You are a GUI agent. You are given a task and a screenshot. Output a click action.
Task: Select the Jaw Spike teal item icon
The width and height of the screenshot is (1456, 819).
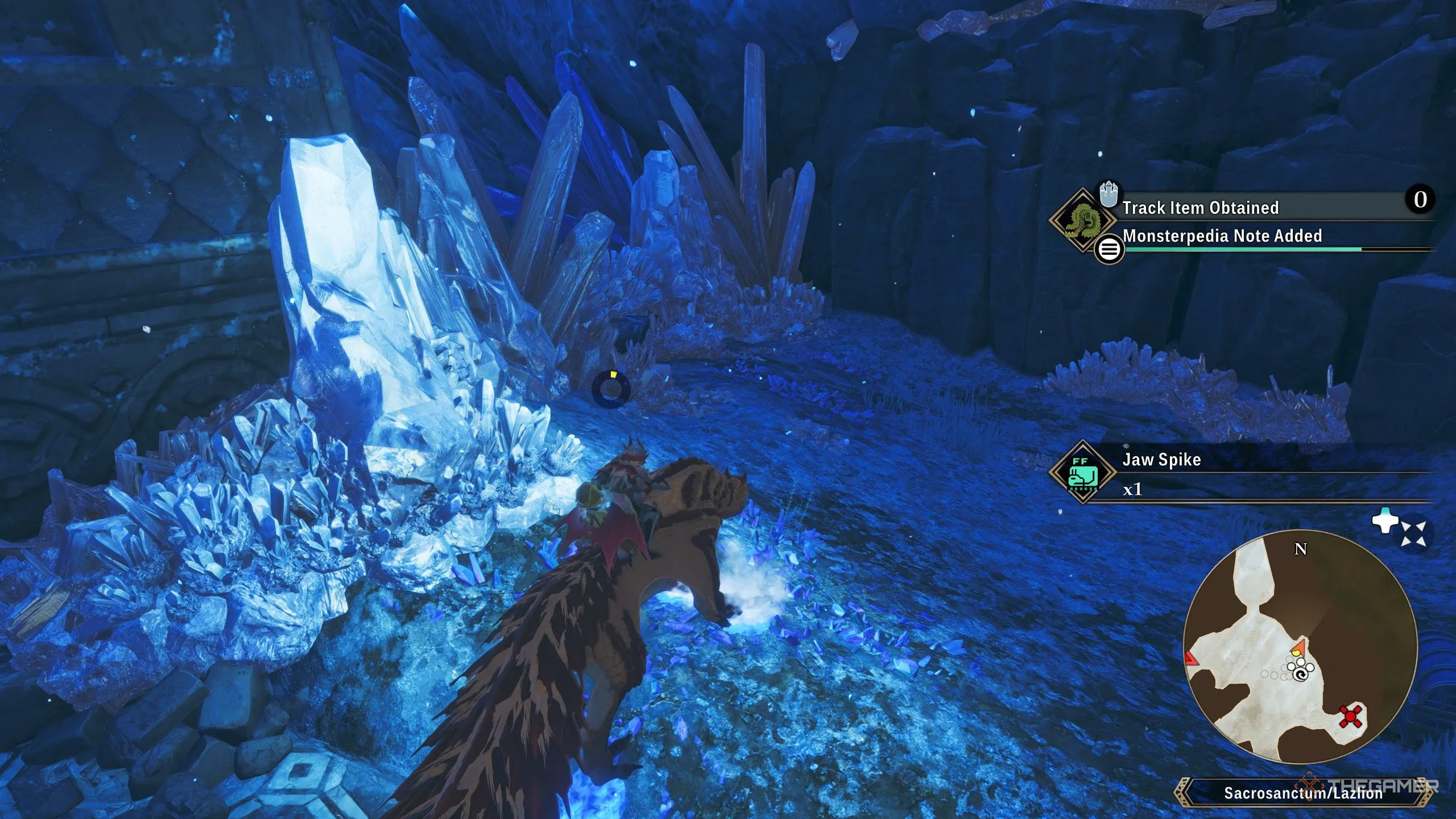[1083, 472]
